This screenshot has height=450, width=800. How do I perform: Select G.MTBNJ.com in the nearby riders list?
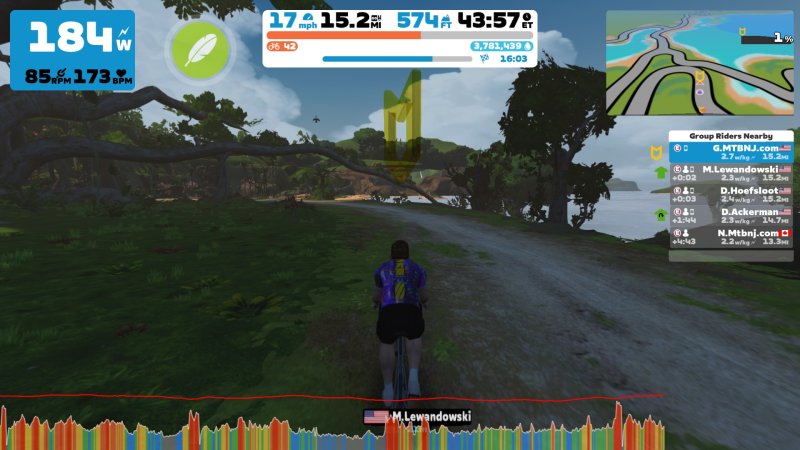(730, 152)
